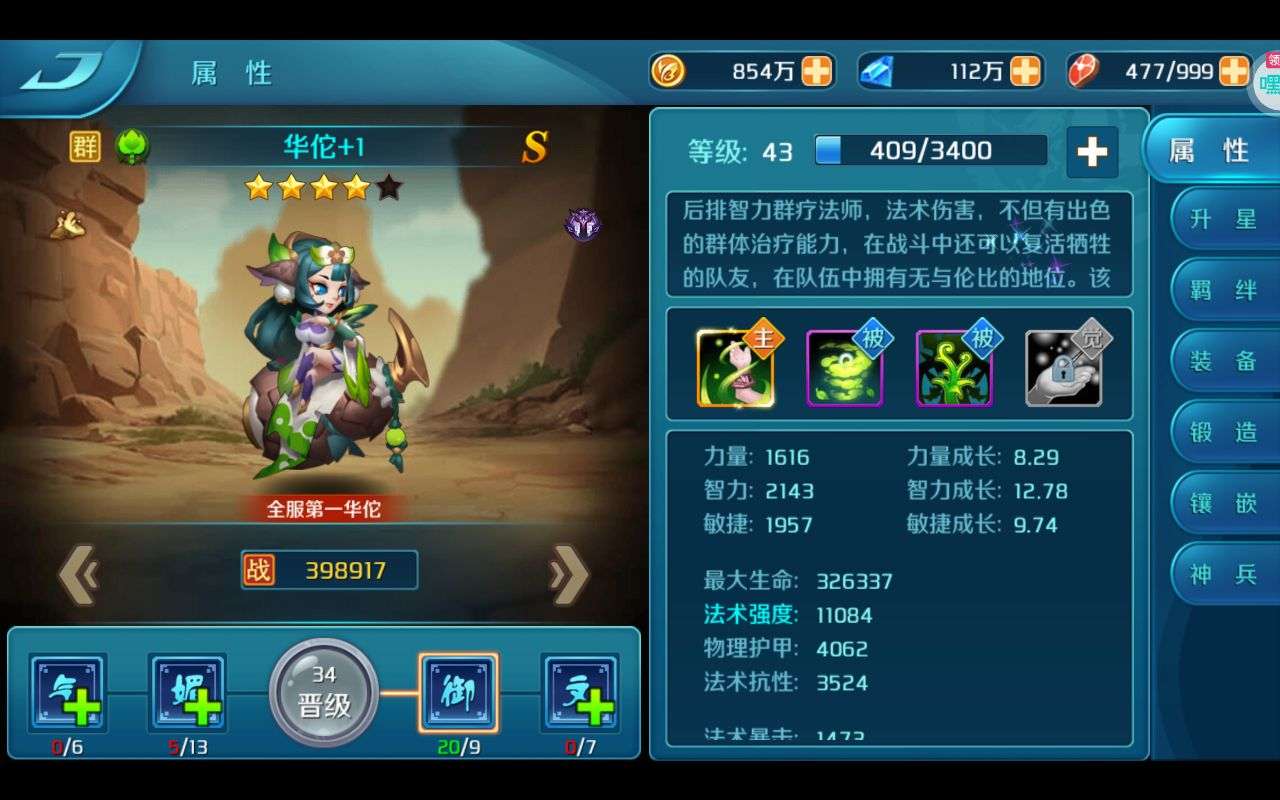View the locked awakening skill icon
The image size is (1280, 800).
tap(1064, 368)
